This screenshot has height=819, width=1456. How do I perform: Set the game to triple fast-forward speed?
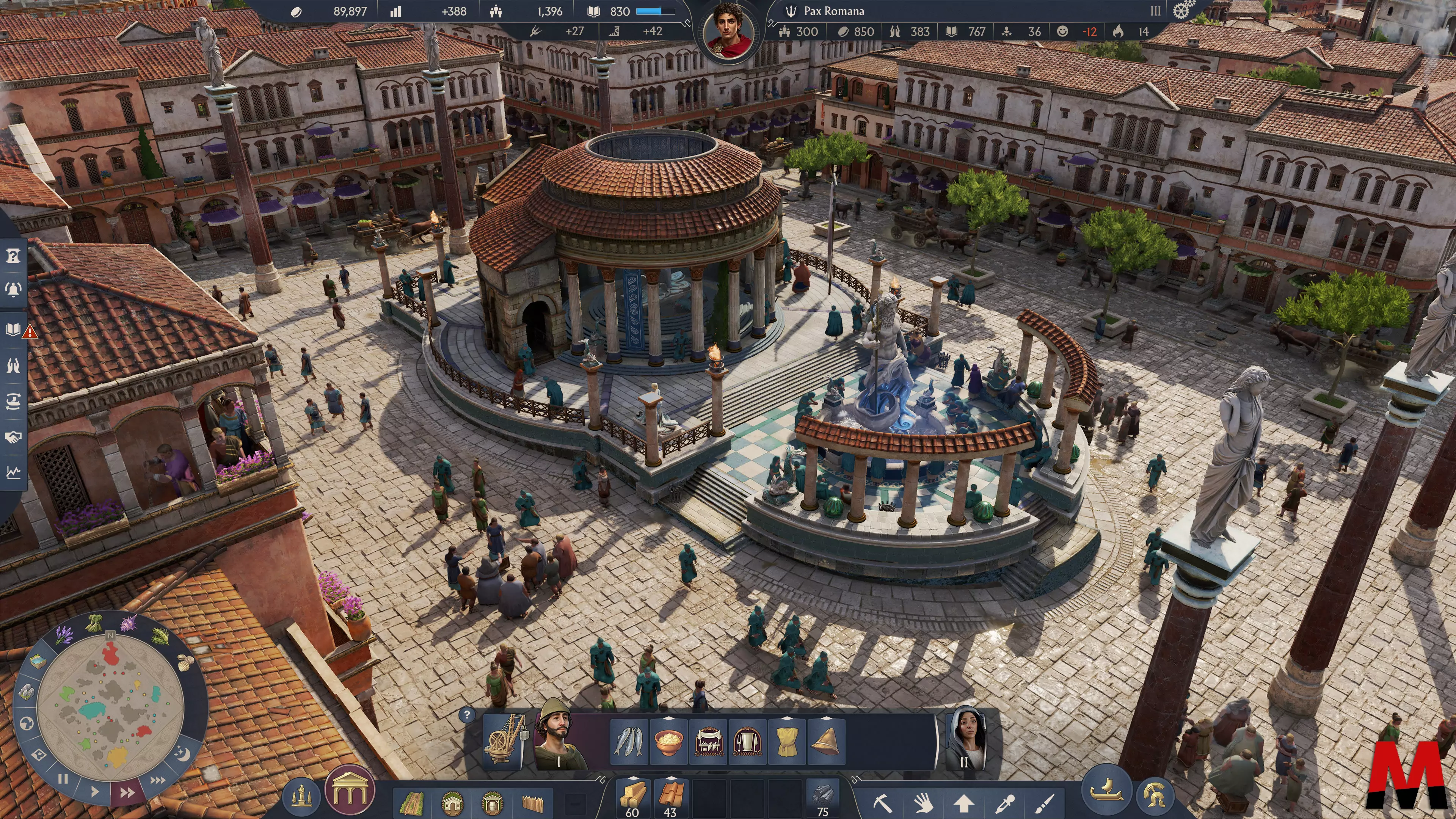157,781
